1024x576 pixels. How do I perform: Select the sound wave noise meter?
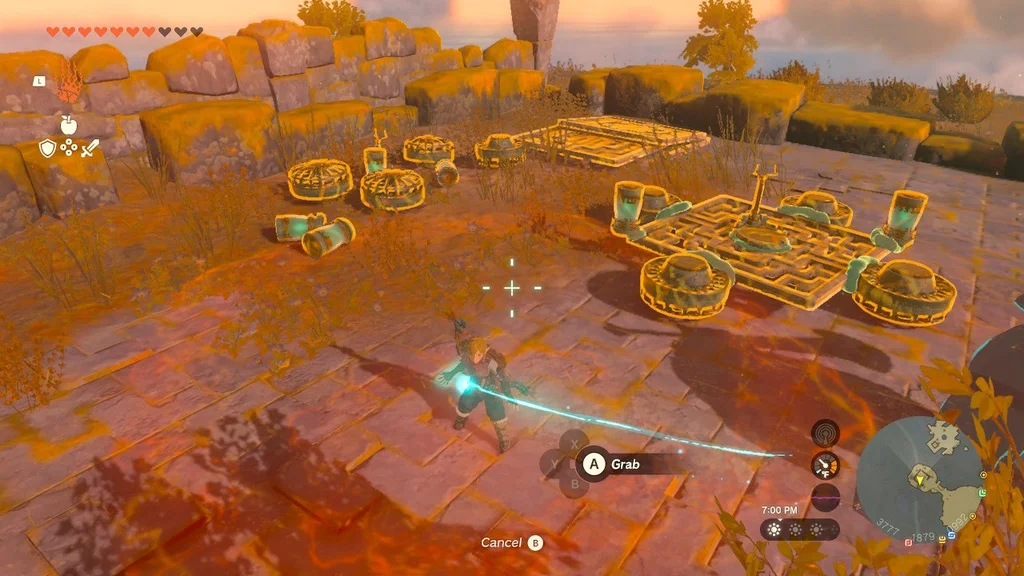click(825, 497)
